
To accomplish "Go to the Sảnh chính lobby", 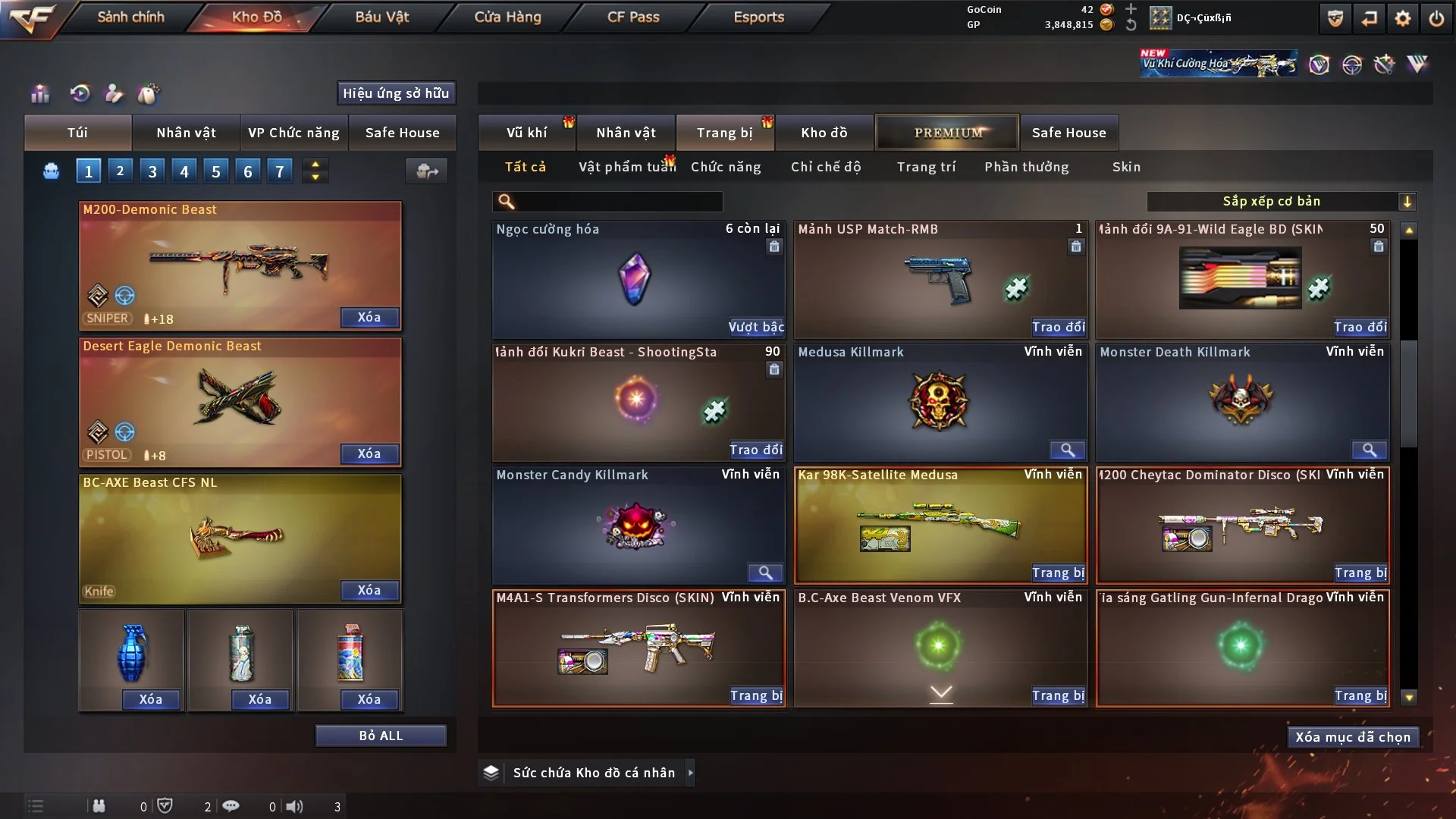I will coord(130,17).
